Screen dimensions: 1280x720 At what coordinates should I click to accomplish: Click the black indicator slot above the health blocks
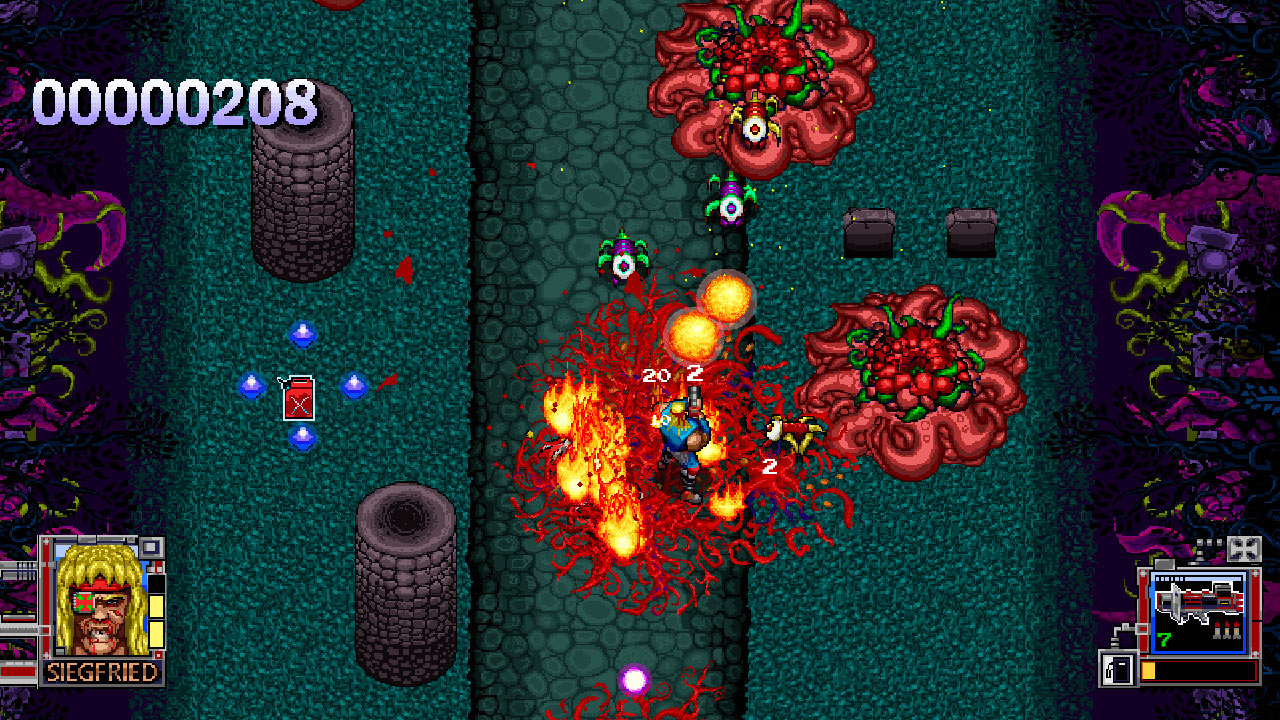[x=156, y=584]
